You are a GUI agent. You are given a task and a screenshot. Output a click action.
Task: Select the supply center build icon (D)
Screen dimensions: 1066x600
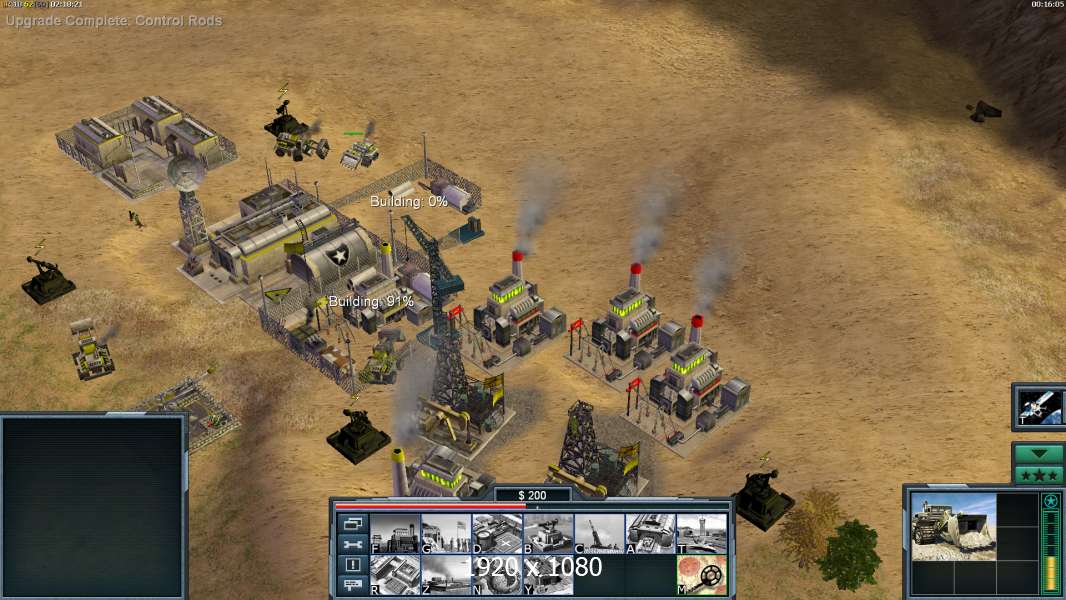(497, 534)
